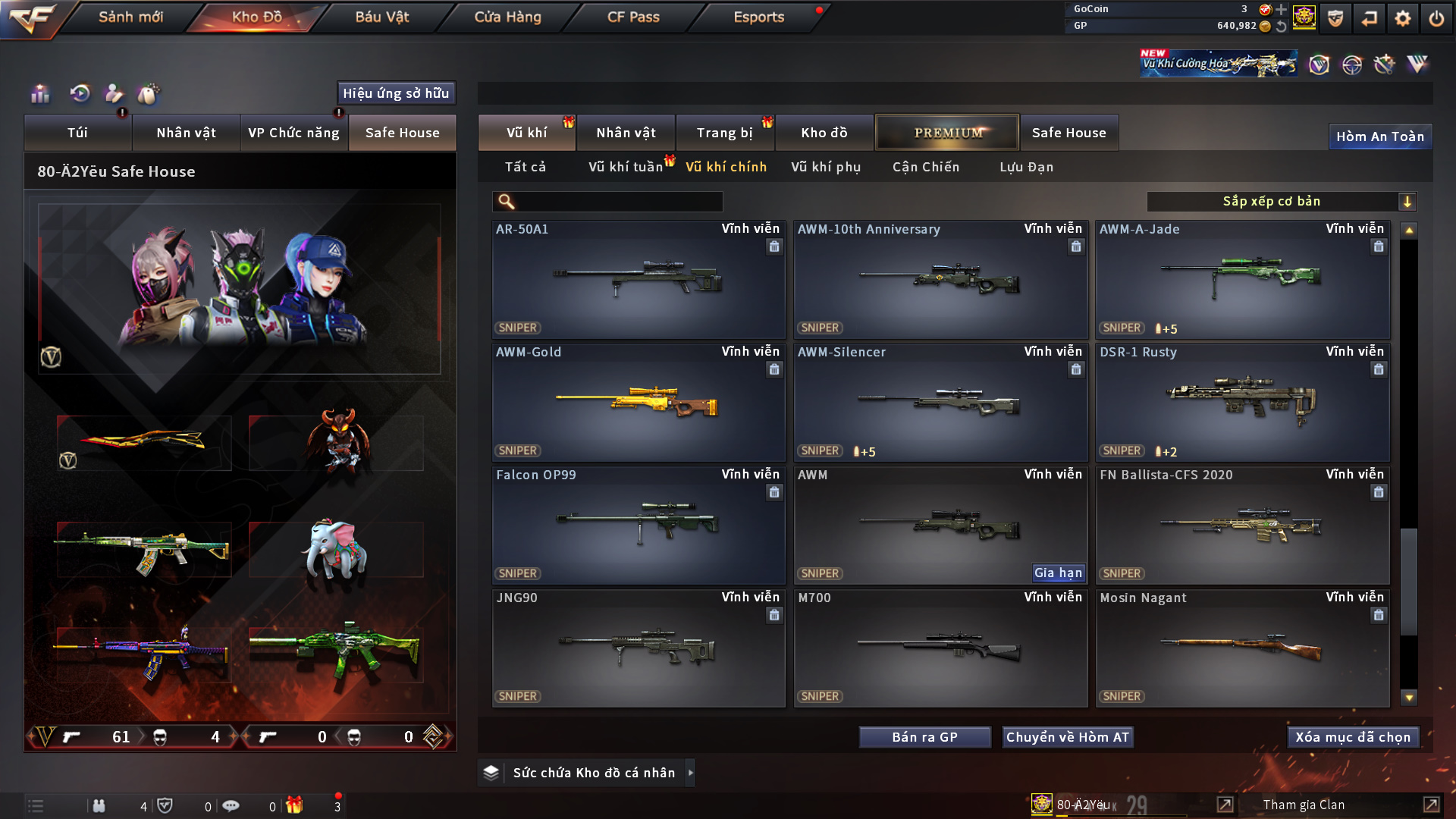
Task: Delete selection with Xóa mục đã chọn
Action: pyautogui.click(x=1353, y=737)
